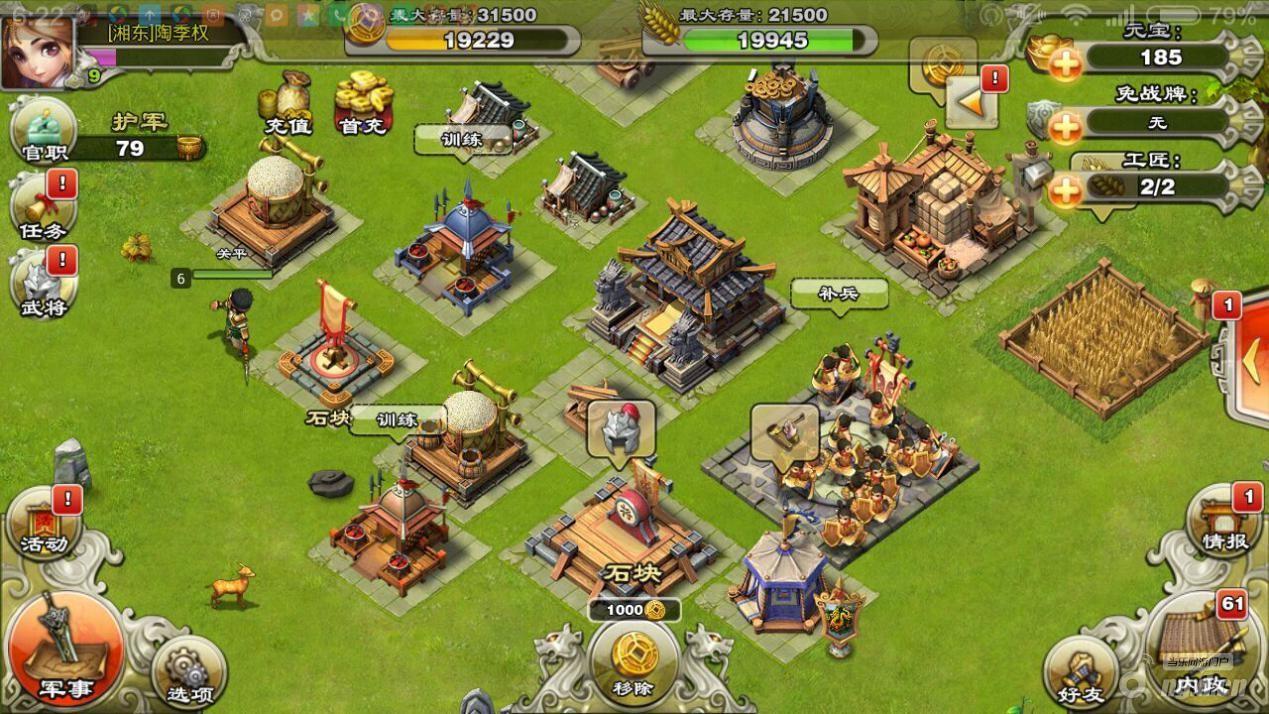The image size is (1269, 714).
Task: Open the 情报 intelligence reports
Action: 1223,522
